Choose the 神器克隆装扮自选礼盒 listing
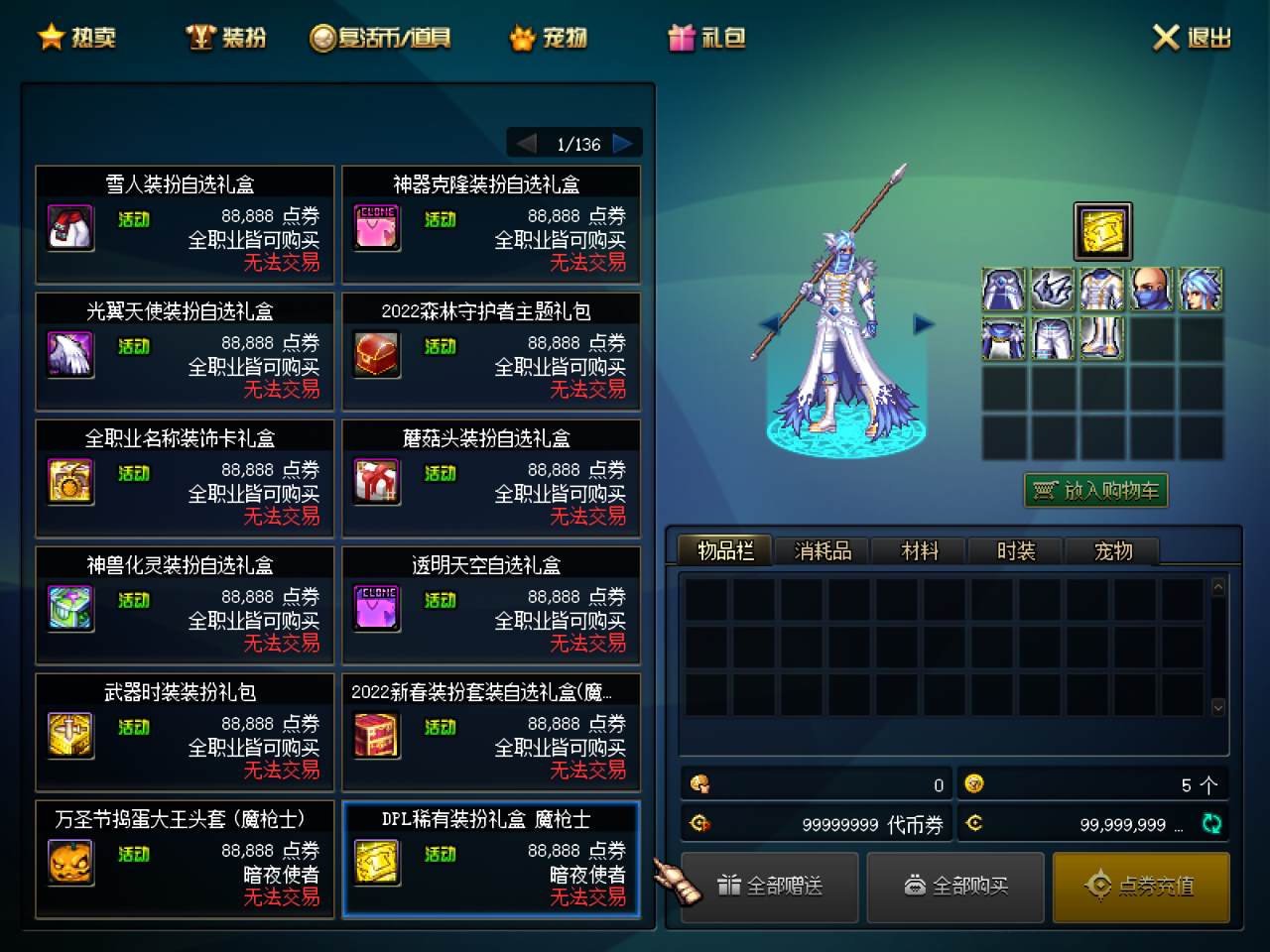The height and width of the screenshot is (952, 1270). point(491,225)
